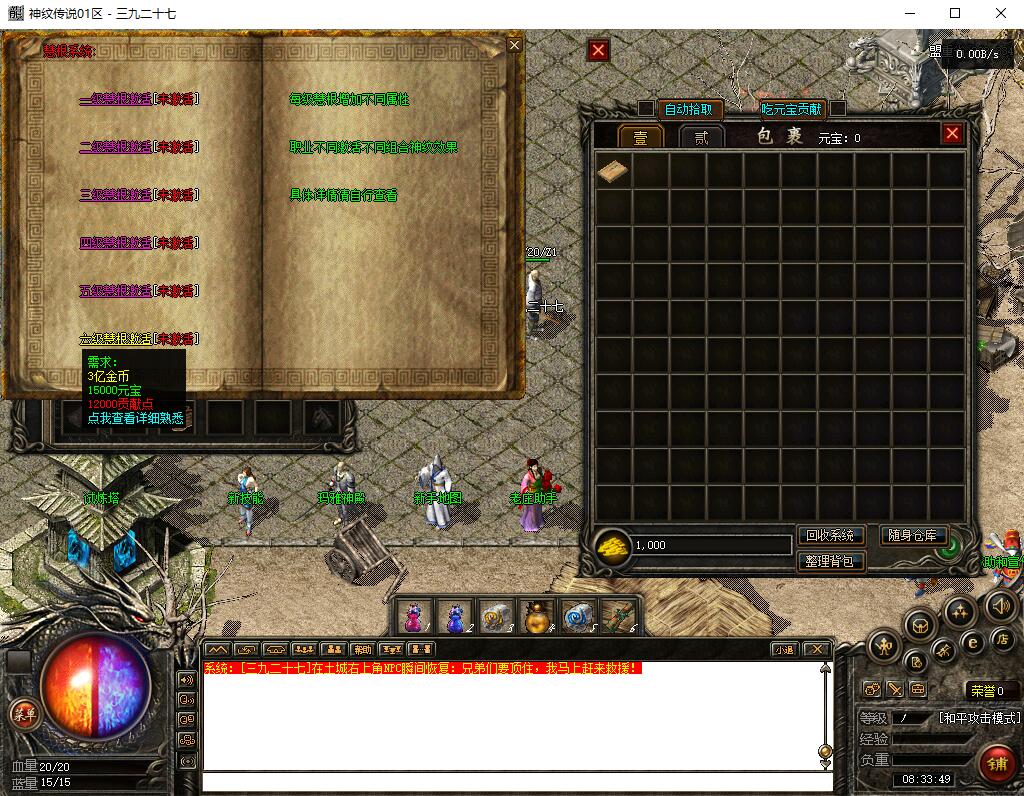Open the 菜单 menu button
This screenshot has height=796, width=1024.
click(x=23, y=713)
